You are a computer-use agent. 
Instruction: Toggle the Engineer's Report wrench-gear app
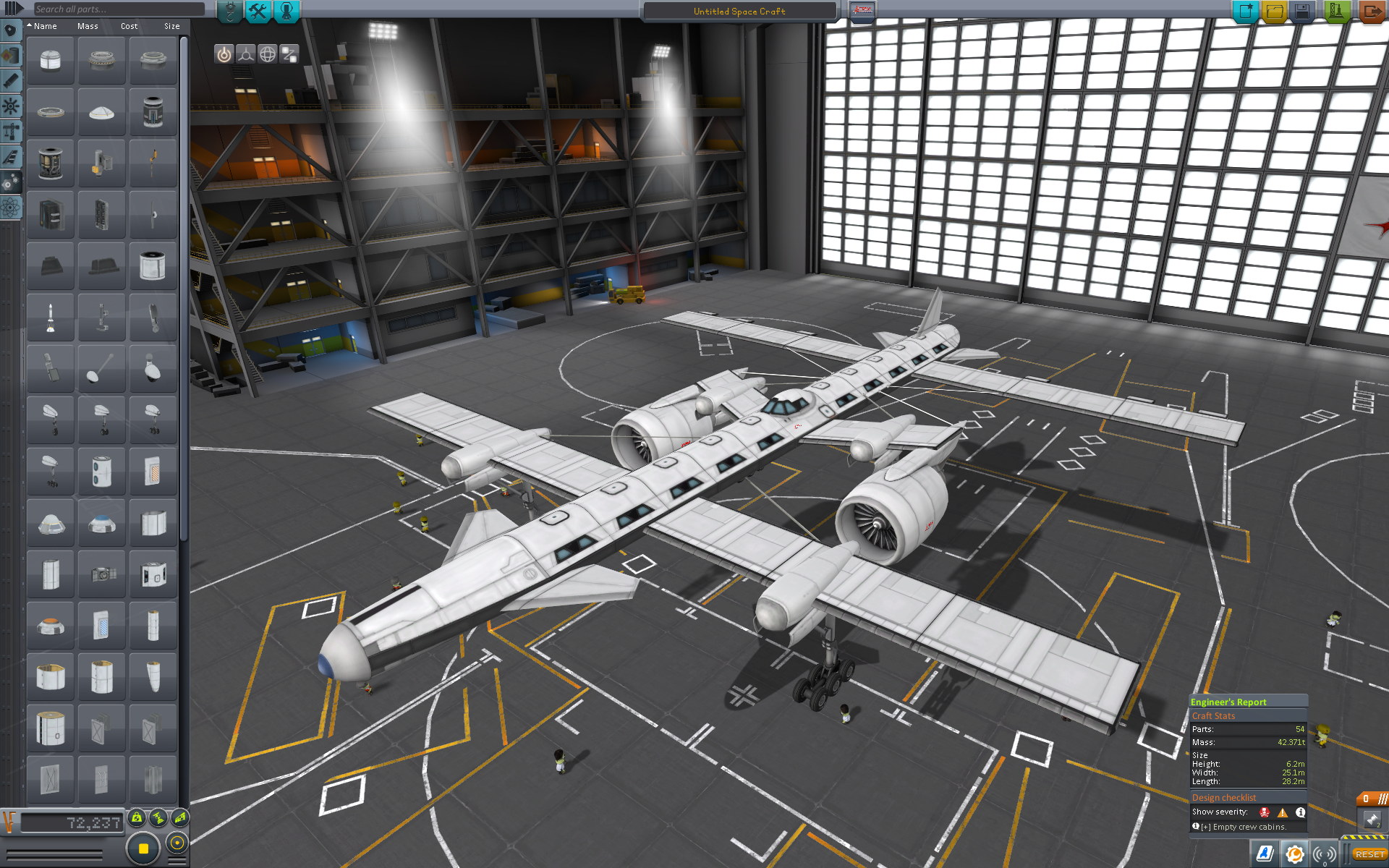1295,854
